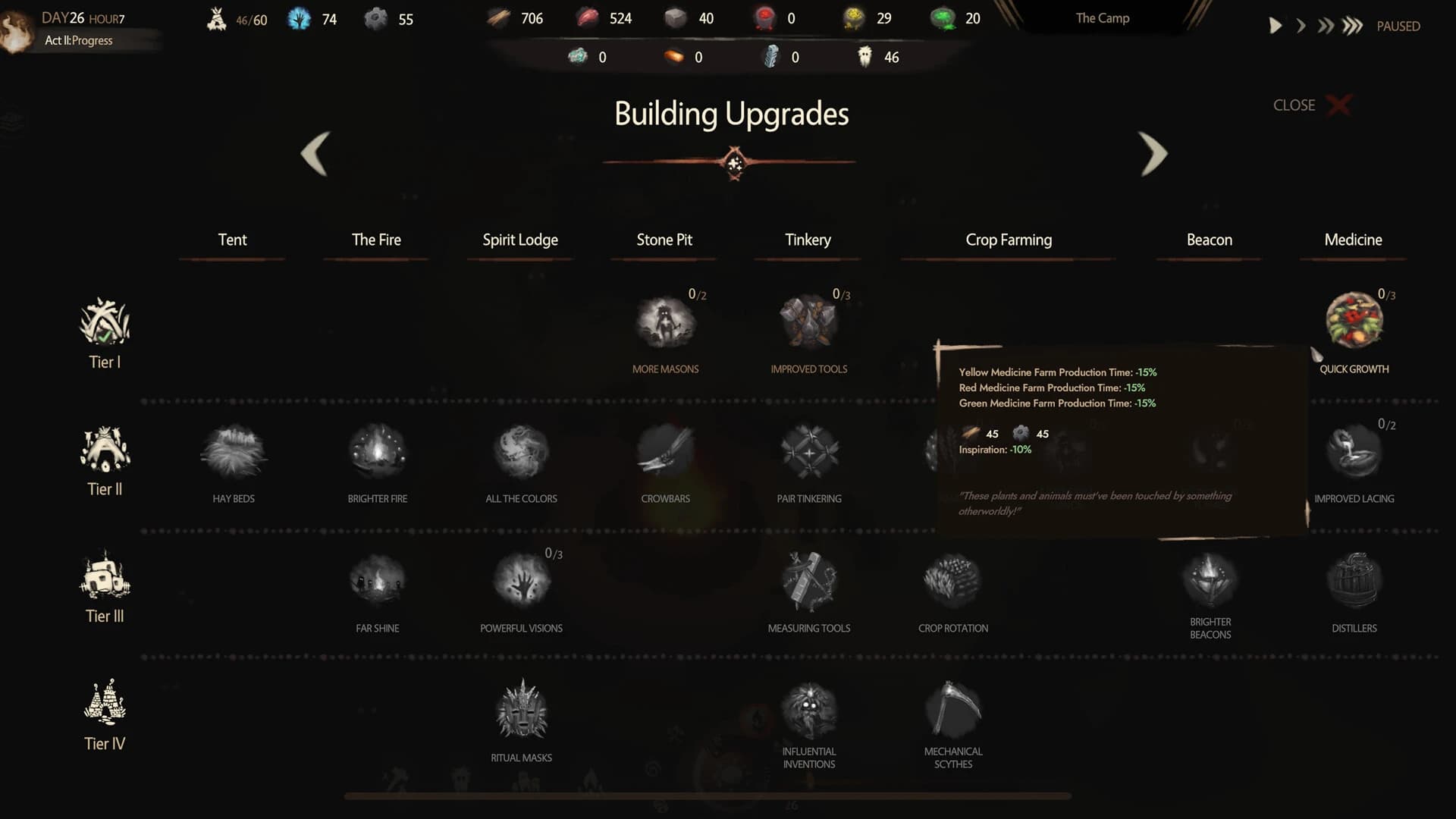1456x819 pixels.
Task: Switch to the Tinkery column
Action: 807,240
